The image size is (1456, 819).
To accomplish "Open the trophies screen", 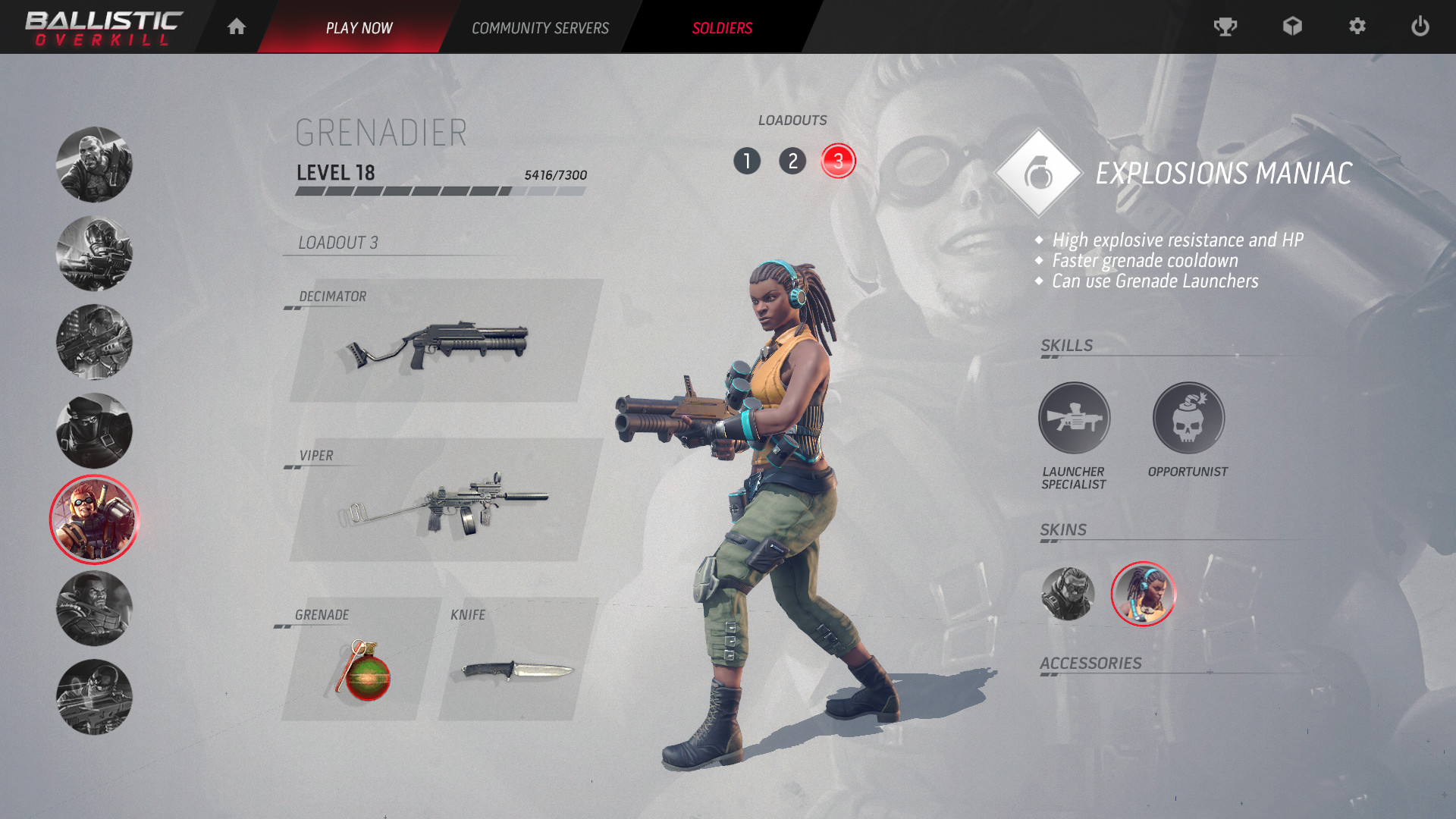I will (x=1226, y=27).
